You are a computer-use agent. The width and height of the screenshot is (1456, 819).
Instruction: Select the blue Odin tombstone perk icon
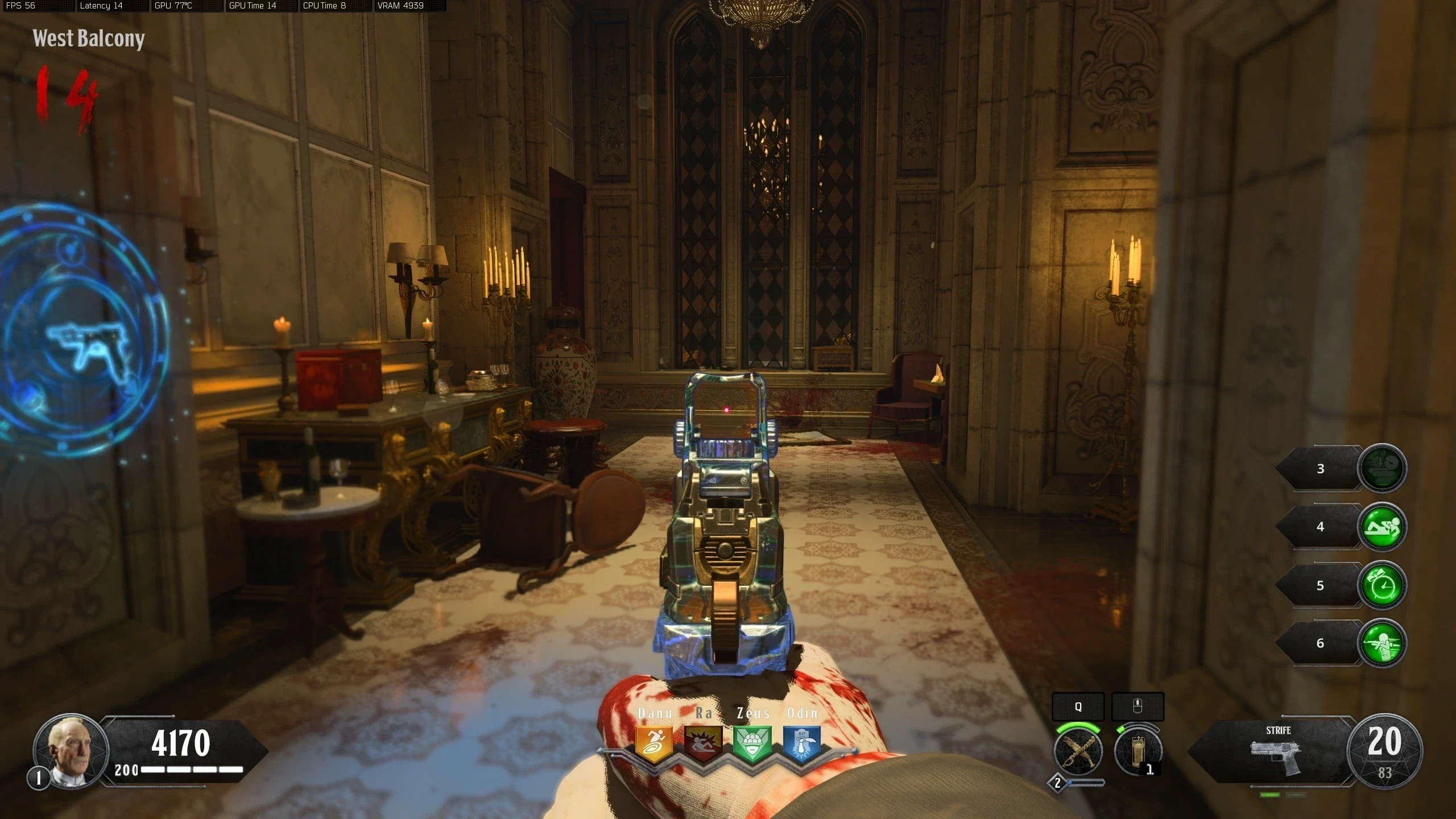(802, 744)
